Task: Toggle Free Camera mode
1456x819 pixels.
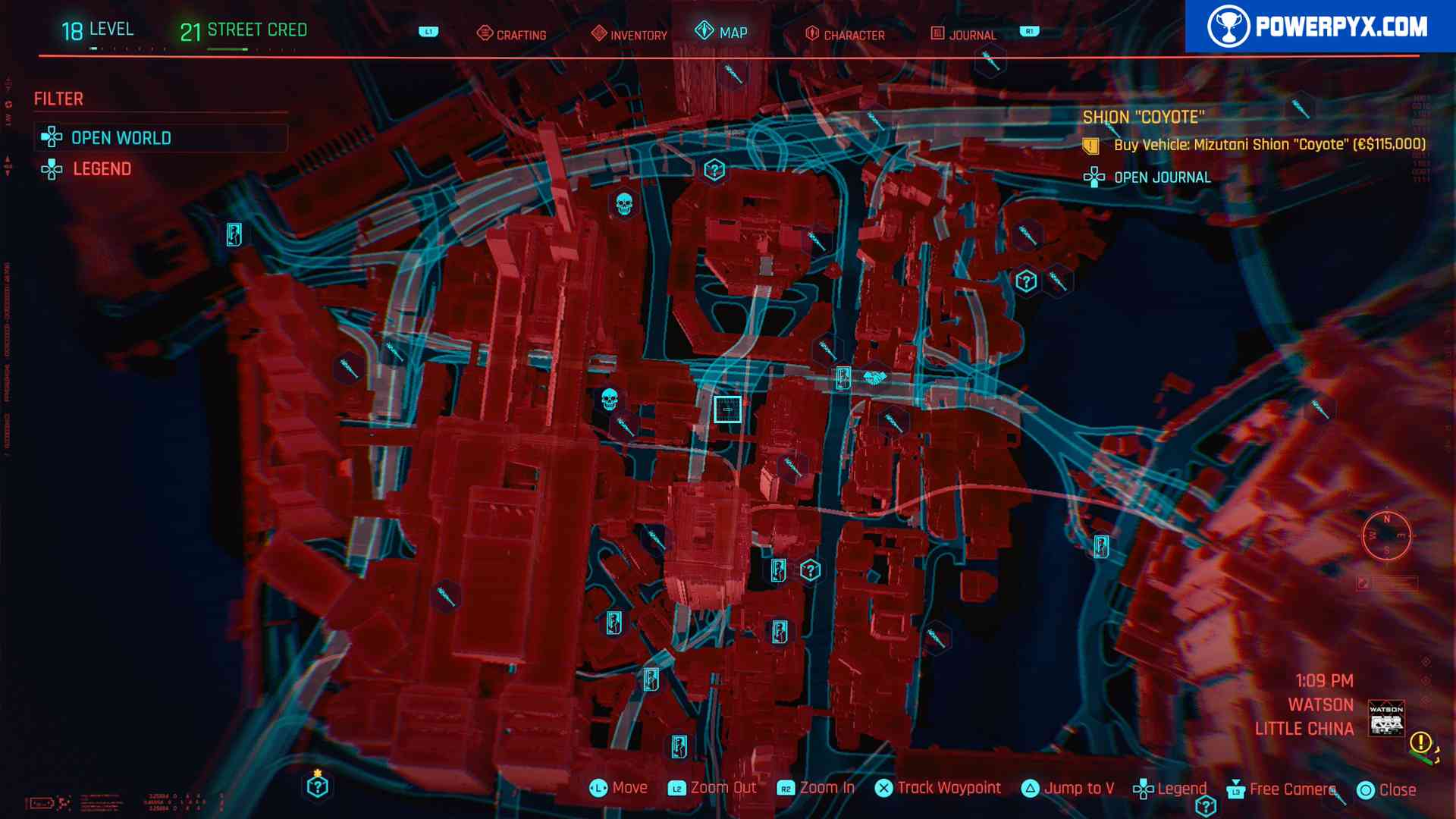Action: [x=1282, y=789]
